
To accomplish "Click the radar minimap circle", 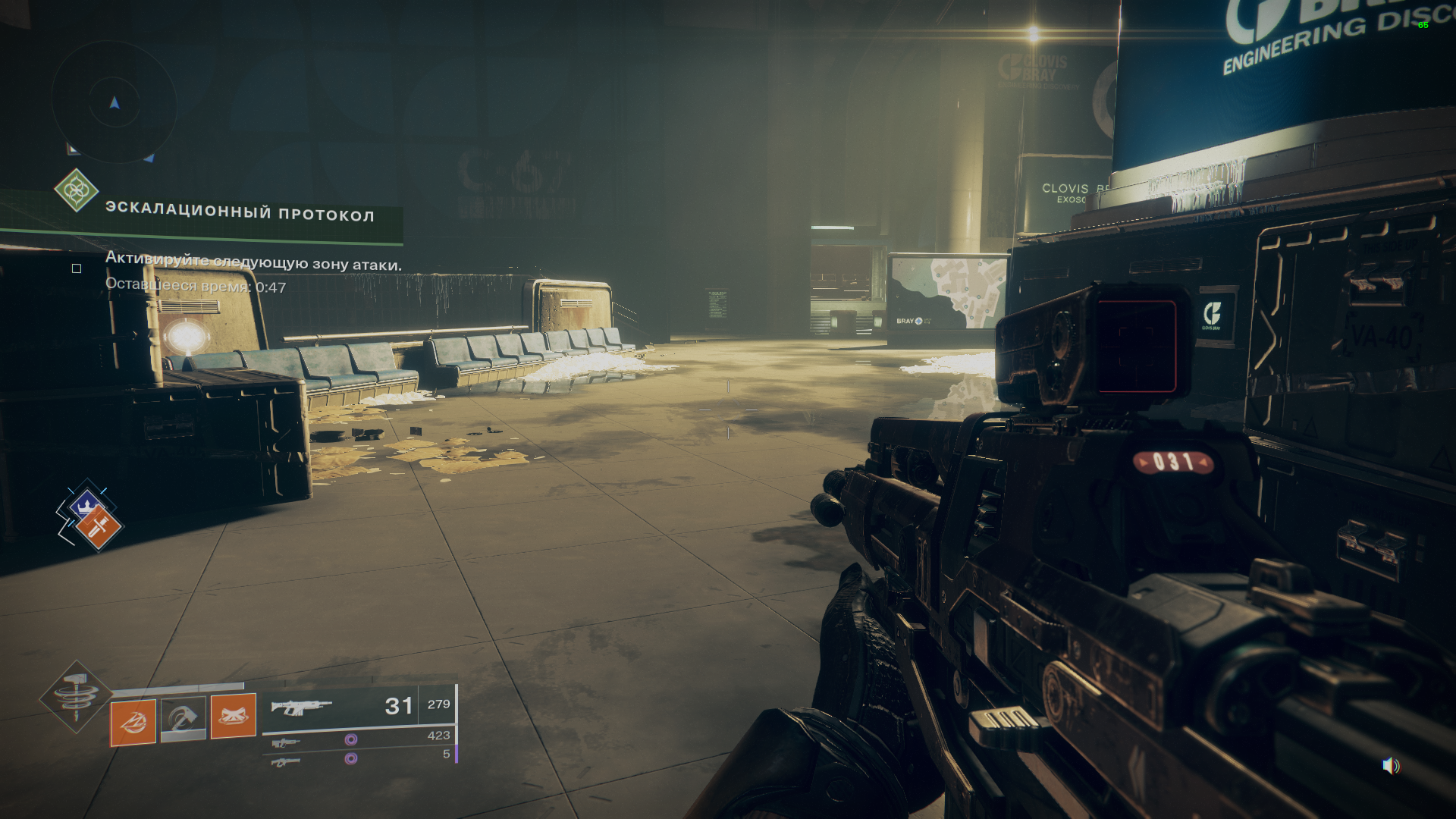I will pyautogui.click(x=115, y=101).
